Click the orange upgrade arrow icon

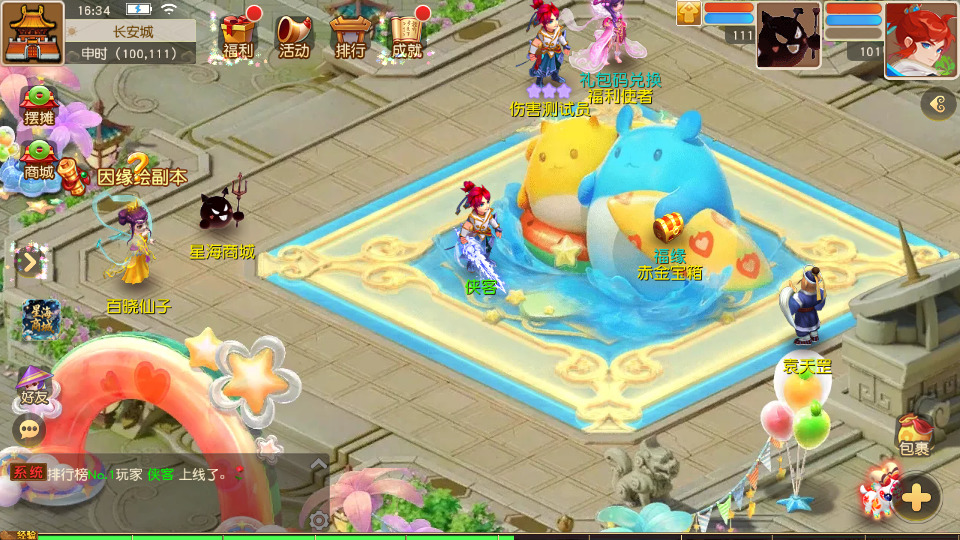[x=688, y=13]
